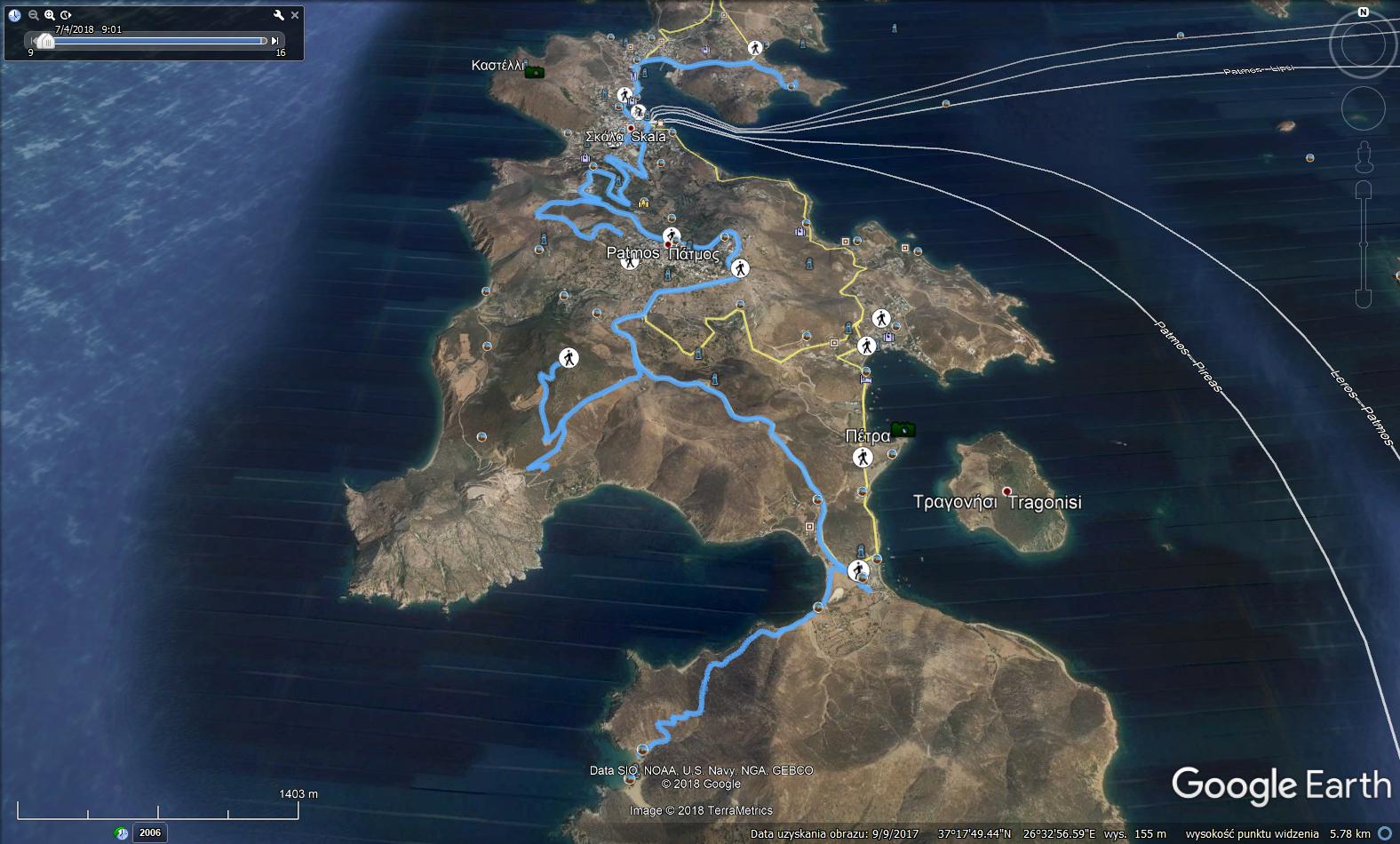This screenshot has height=844, width=1400.
Task: Step the time slider forward
Action: tap(275, 41)
